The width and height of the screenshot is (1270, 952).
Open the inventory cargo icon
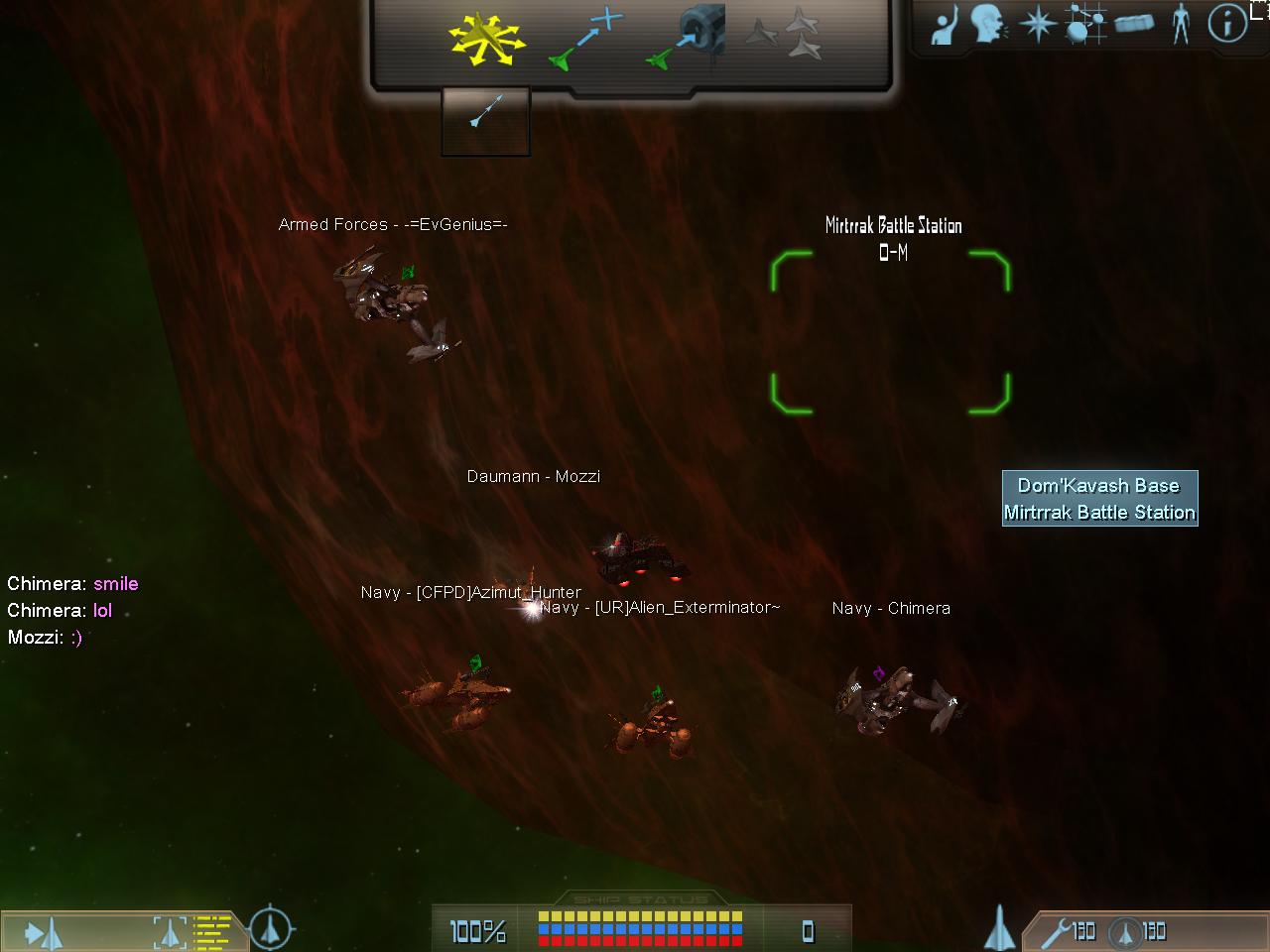point(1134,24)
